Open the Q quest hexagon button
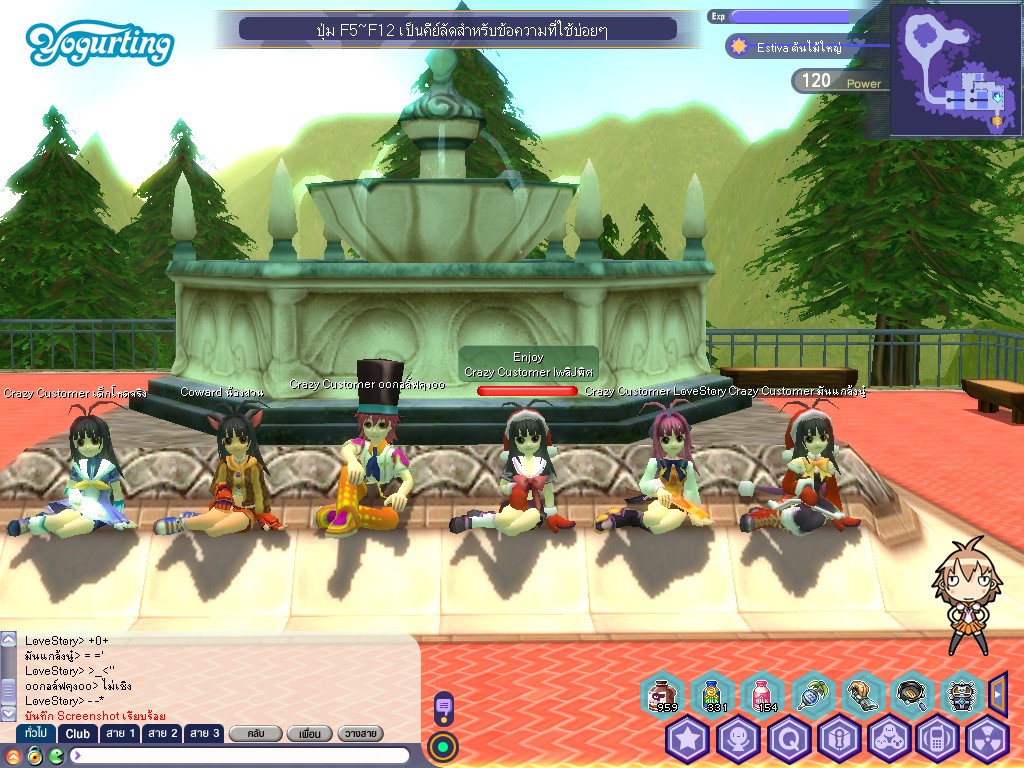This screenshot has height=768, width=1024. tap(788, 740)
